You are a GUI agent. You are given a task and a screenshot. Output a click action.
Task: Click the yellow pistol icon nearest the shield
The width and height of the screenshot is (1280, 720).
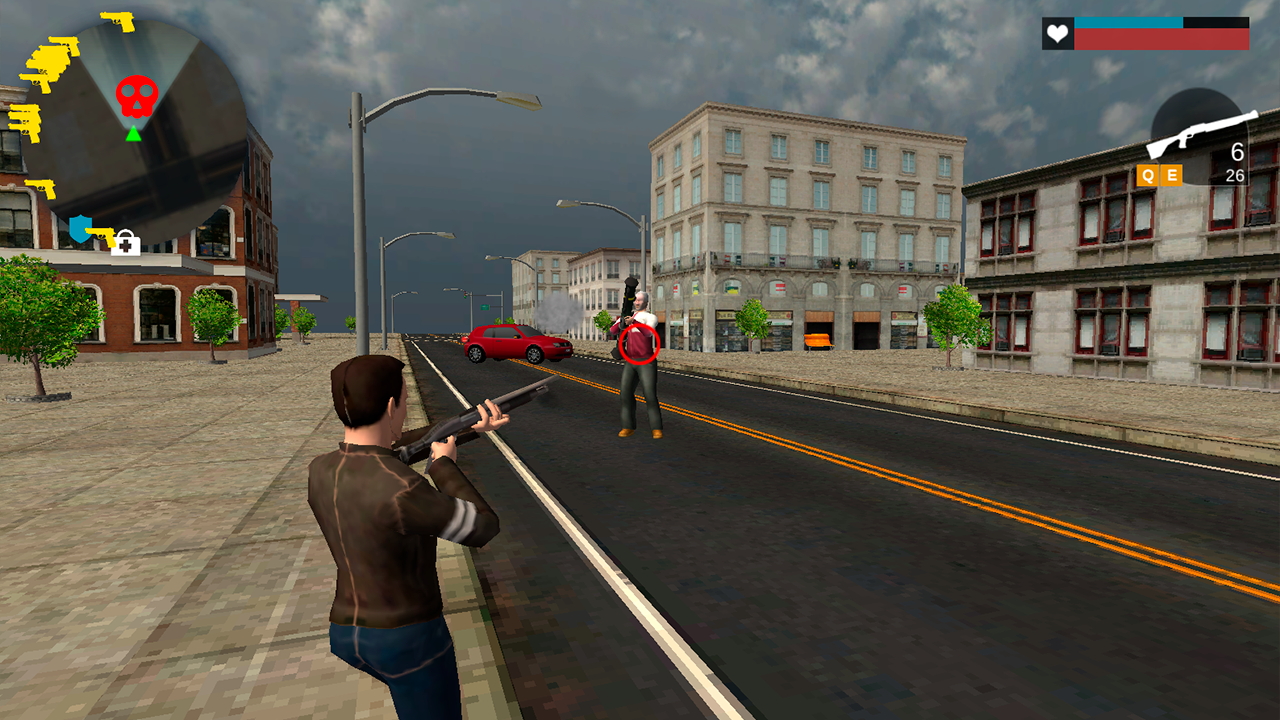tap(103, 235)
